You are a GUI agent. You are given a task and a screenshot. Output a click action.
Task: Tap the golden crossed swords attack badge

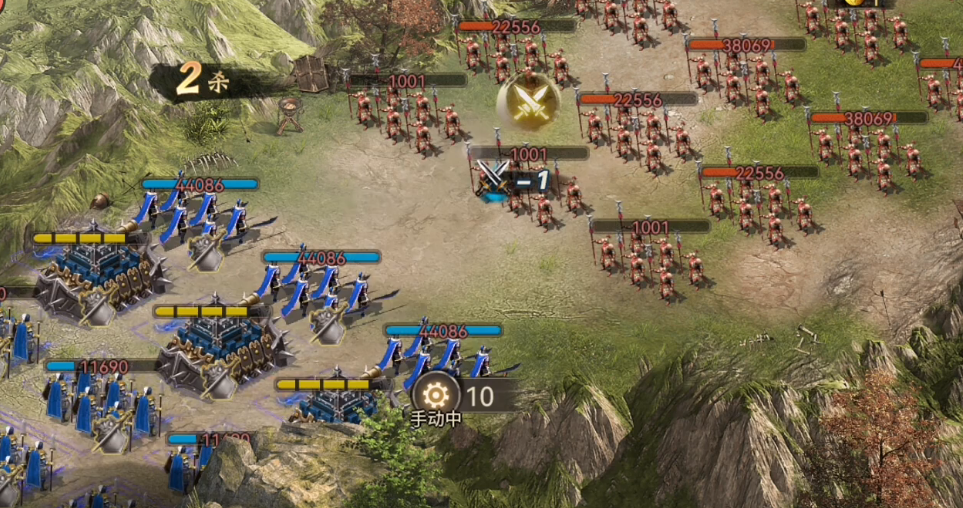pos(529,100)
